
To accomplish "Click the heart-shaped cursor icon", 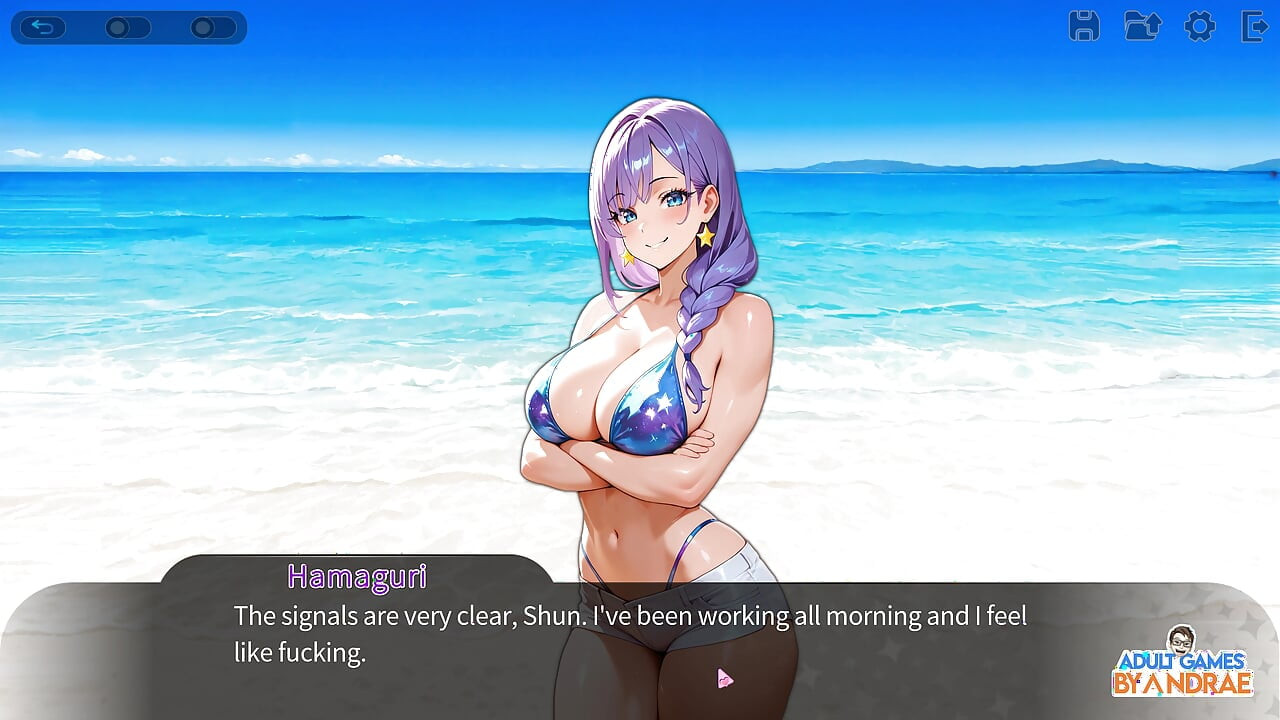I will pos(725,677).
